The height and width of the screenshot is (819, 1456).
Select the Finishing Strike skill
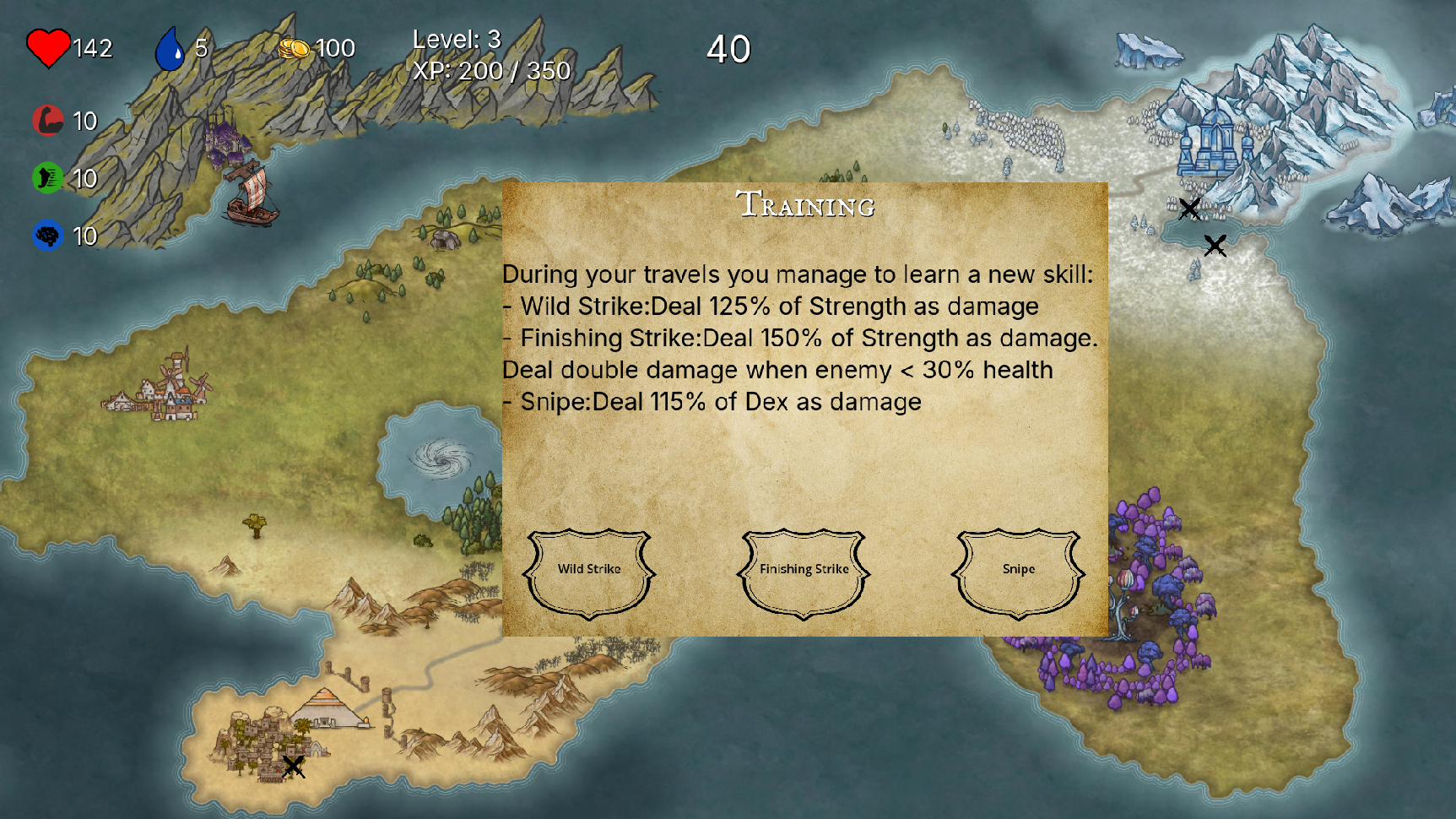(x=804, y=572)
